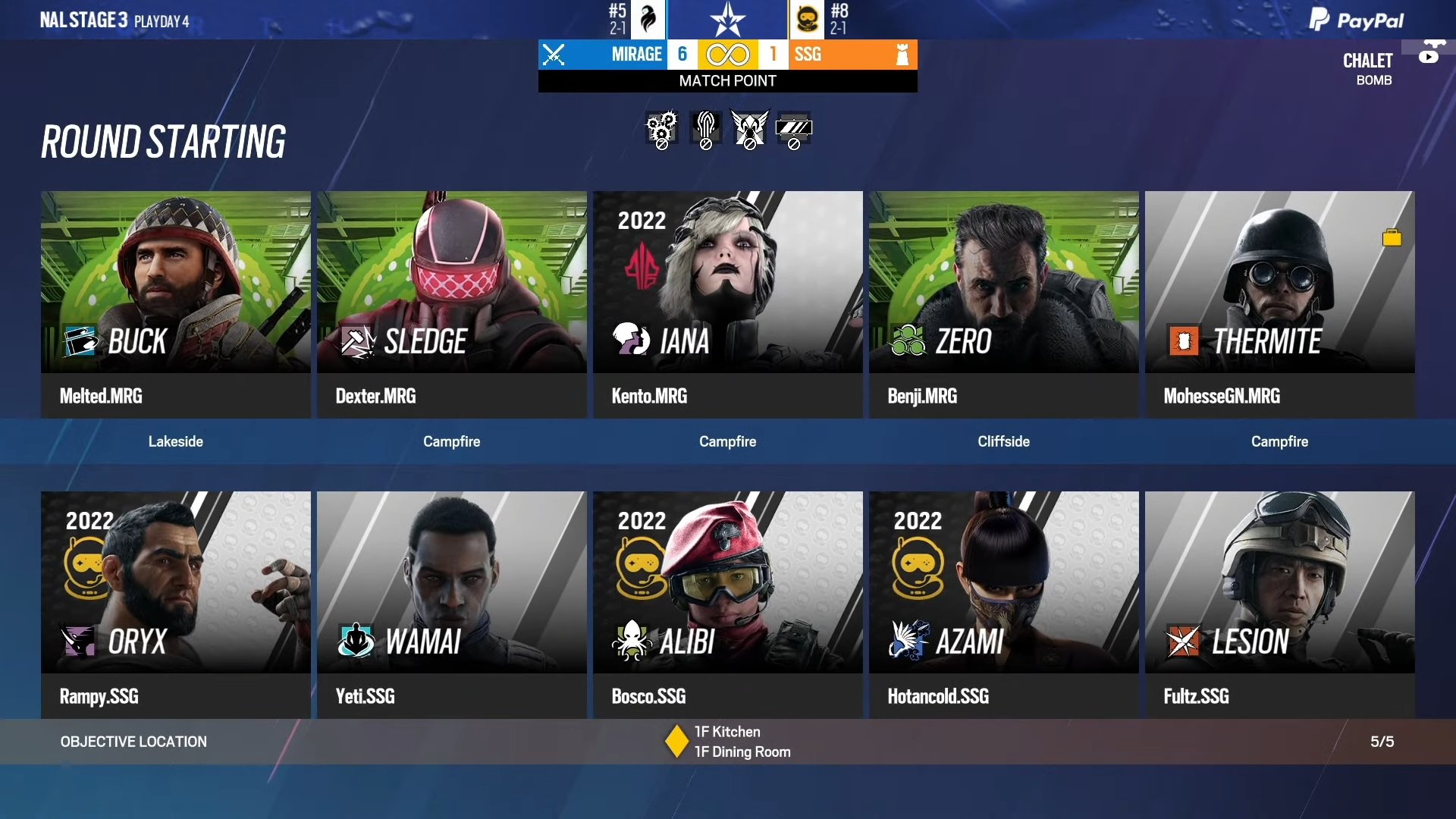Toggle the fingerprint gadget ban indicator

(704, 129)
